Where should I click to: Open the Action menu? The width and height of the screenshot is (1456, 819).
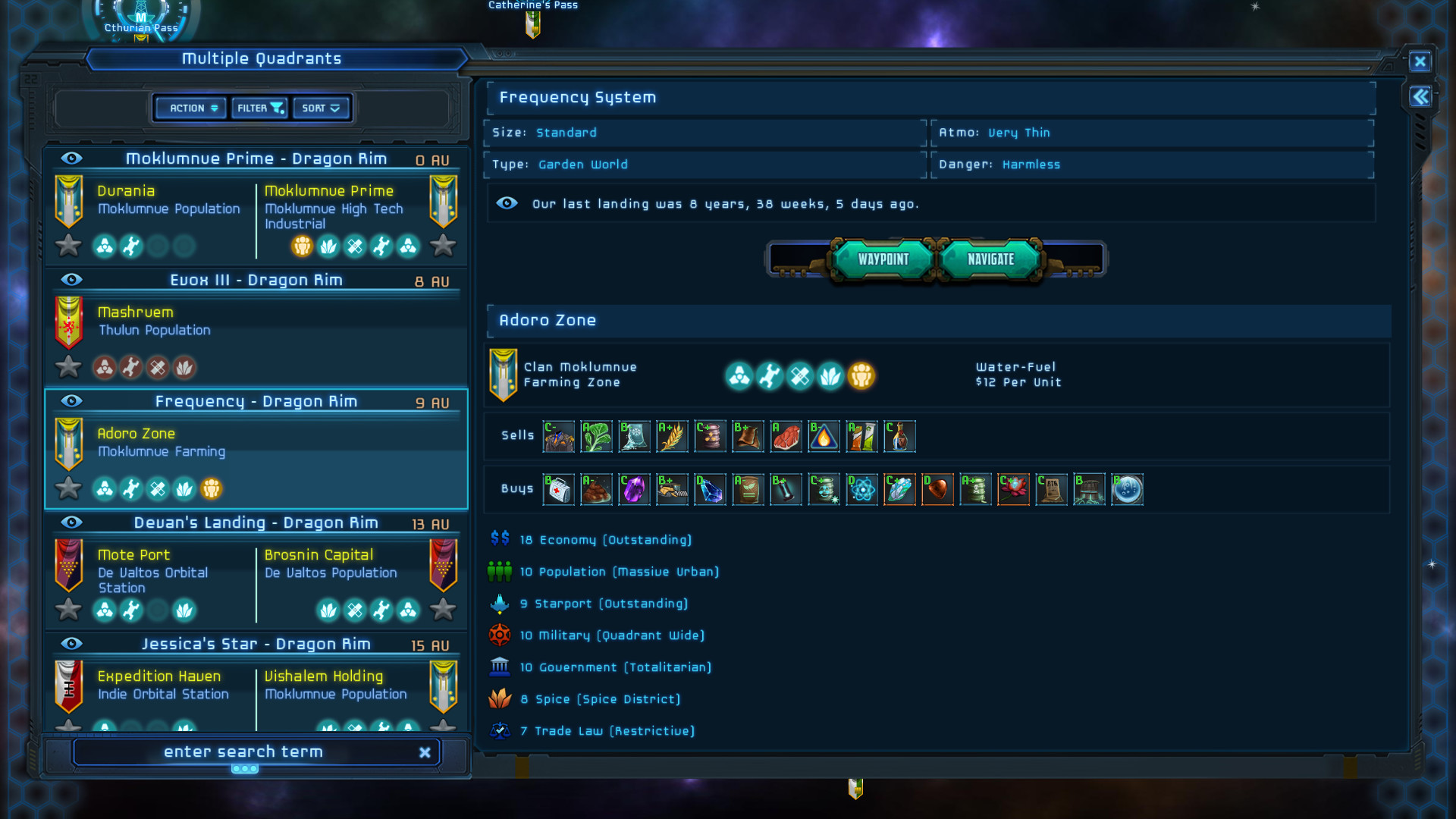[189, 108]
